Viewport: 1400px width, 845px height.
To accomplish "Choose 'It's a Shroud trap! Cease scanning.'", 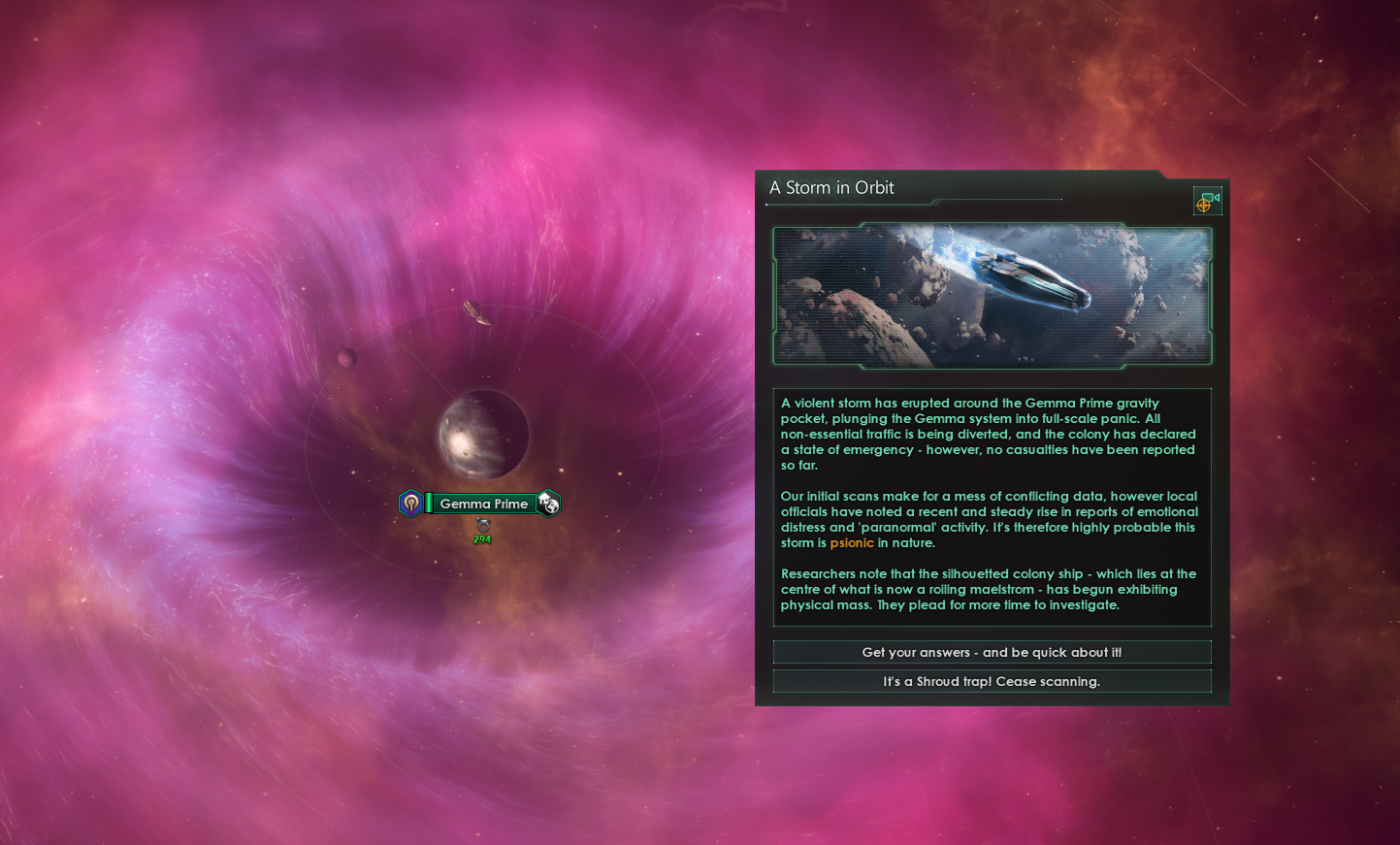I will point(992,681).
